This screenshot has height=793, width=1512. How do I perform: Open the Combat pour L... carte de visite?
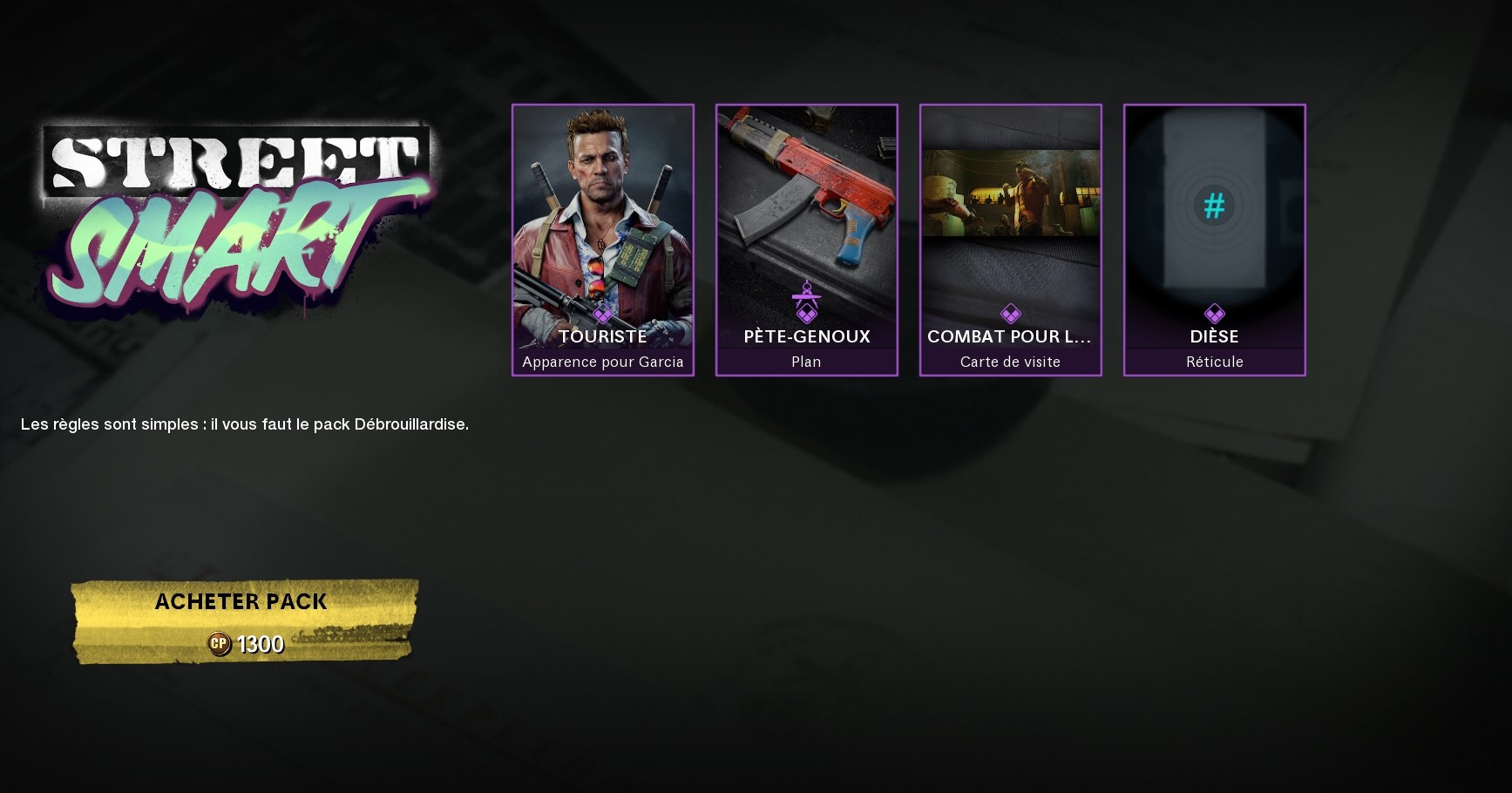tap(1010, 240)
